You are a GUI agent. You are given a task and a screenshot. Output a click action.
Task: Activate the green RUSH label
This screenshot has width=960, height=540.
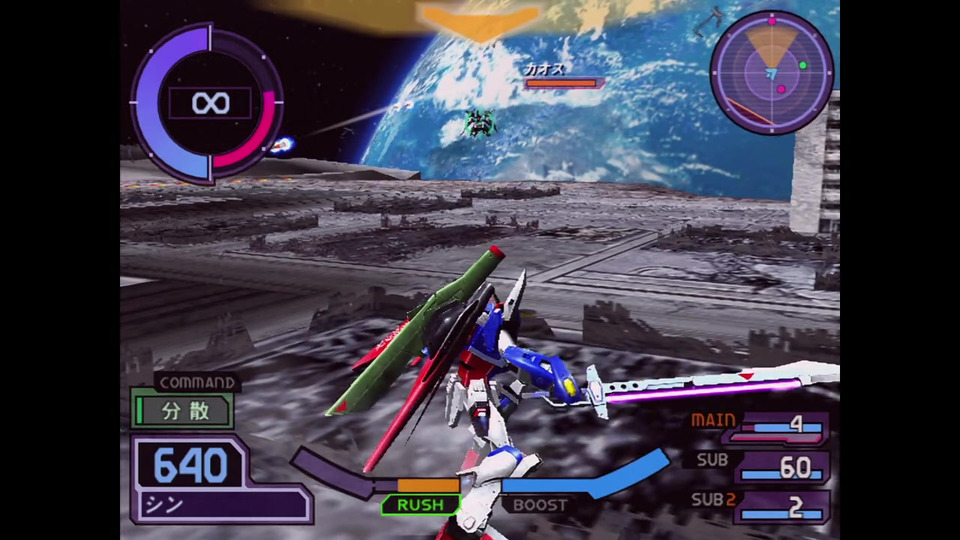pos(420,505)
